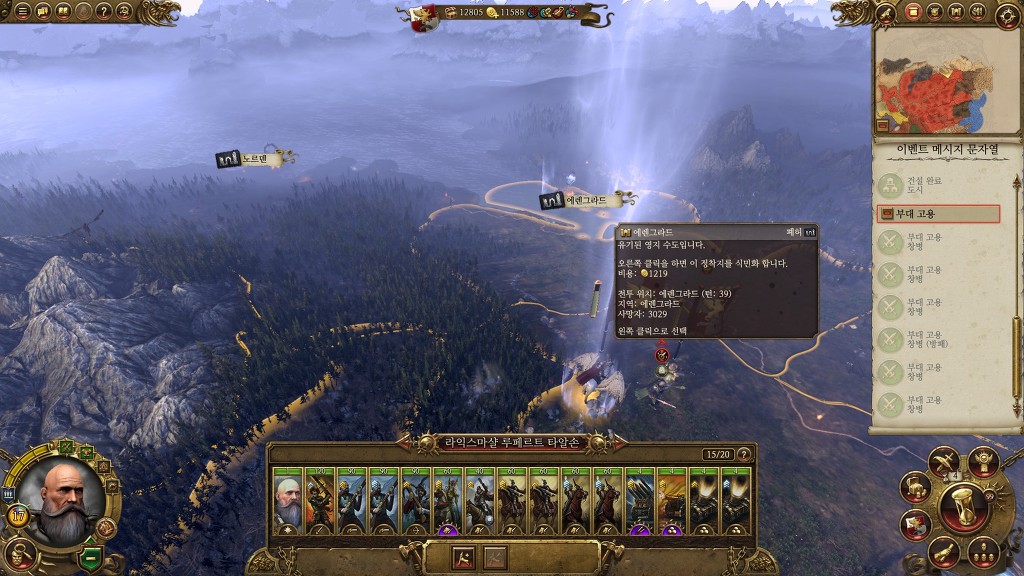Click the 에렌그라드 settlement label

point(587,200)
